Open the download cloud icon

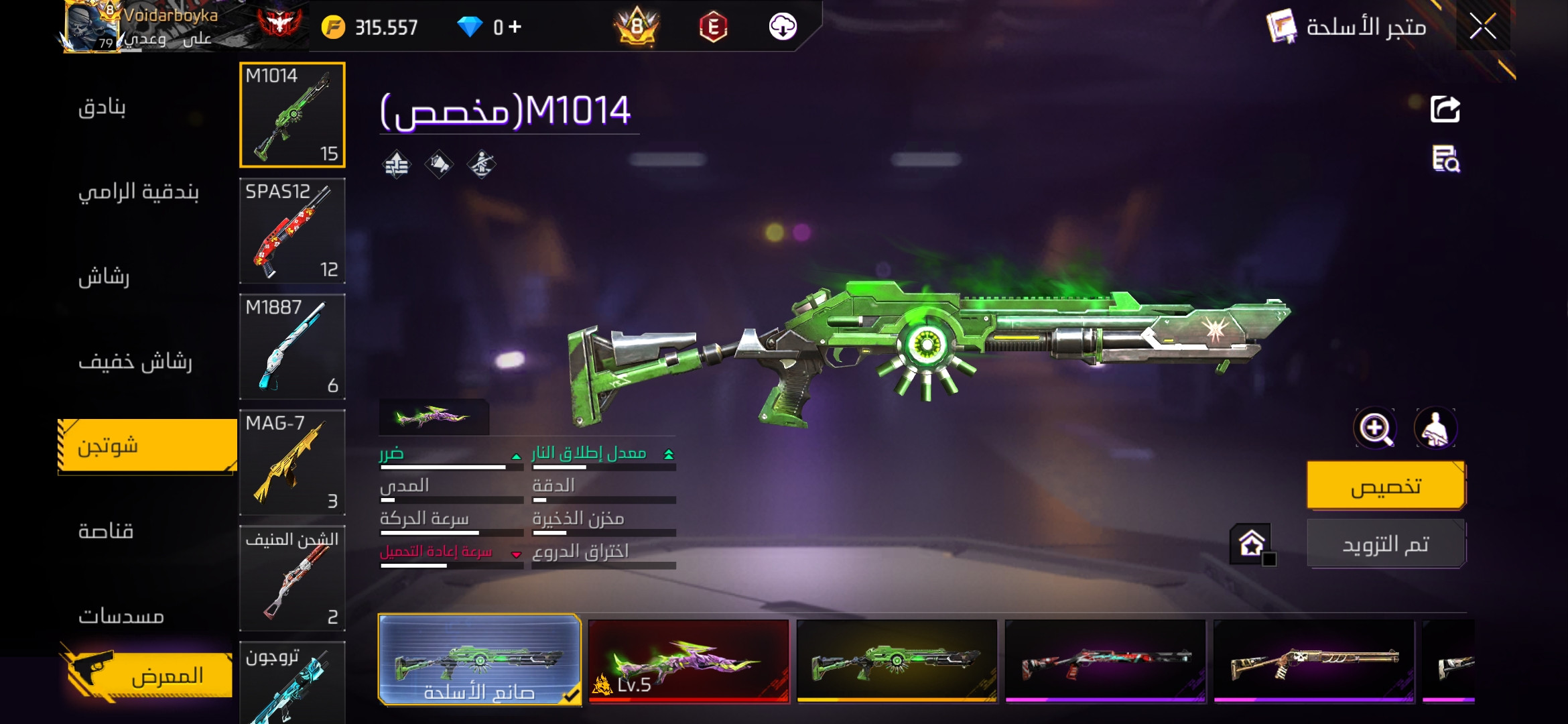[782, 27]
